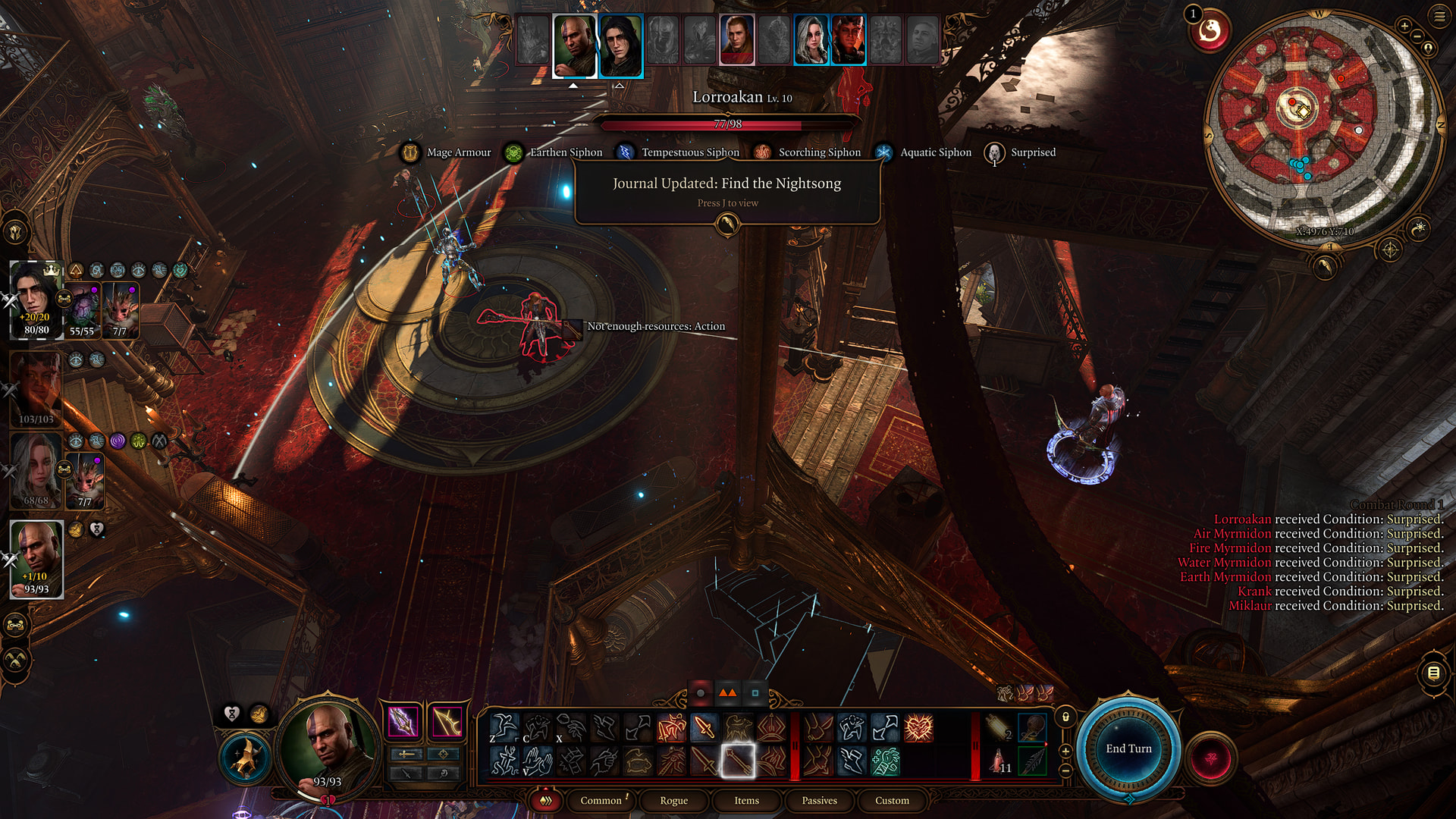Click the red dragon notification icon near minimap

click(x=1210, y=32)
